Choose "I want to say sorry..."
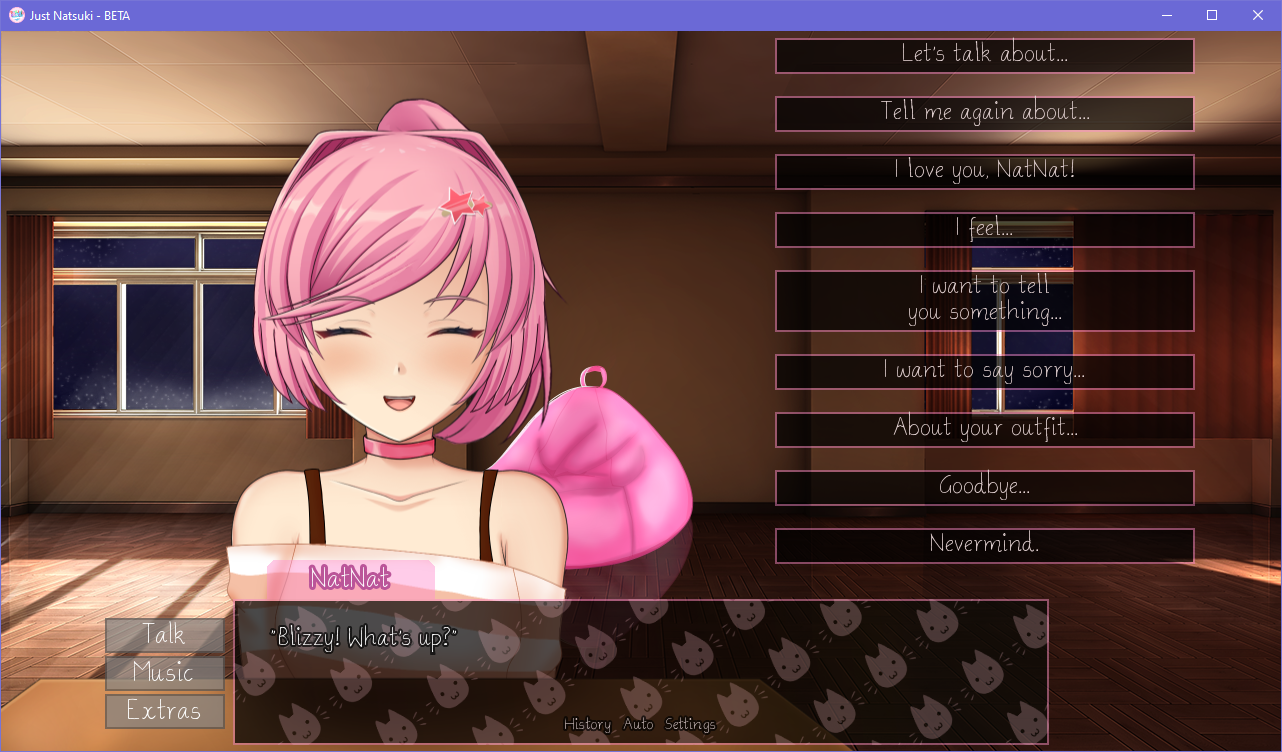Screen dimensions: 1282x752 point(984,371)
